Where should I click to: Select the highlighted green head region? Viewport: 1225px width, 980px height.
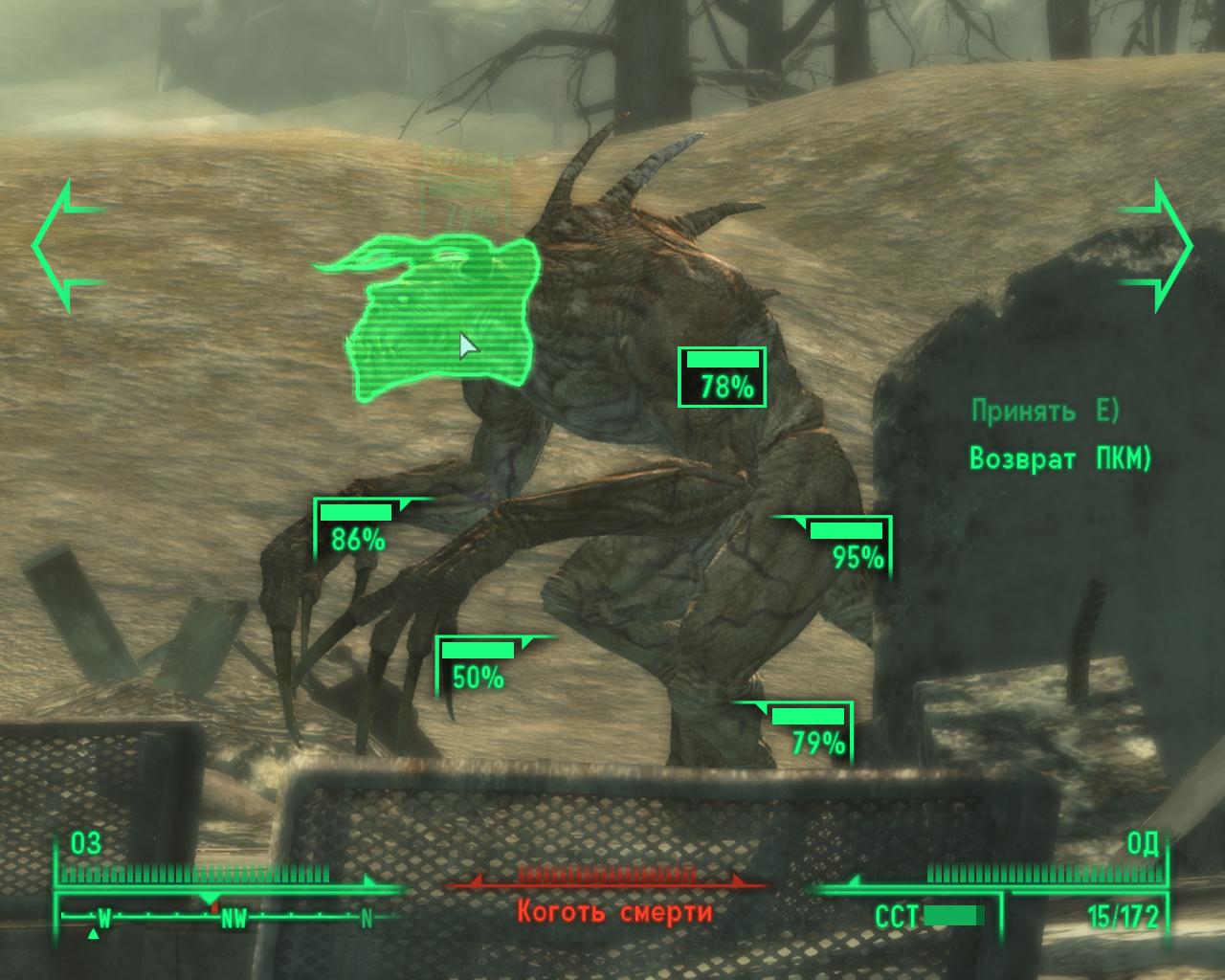click(x=440, y=316)
